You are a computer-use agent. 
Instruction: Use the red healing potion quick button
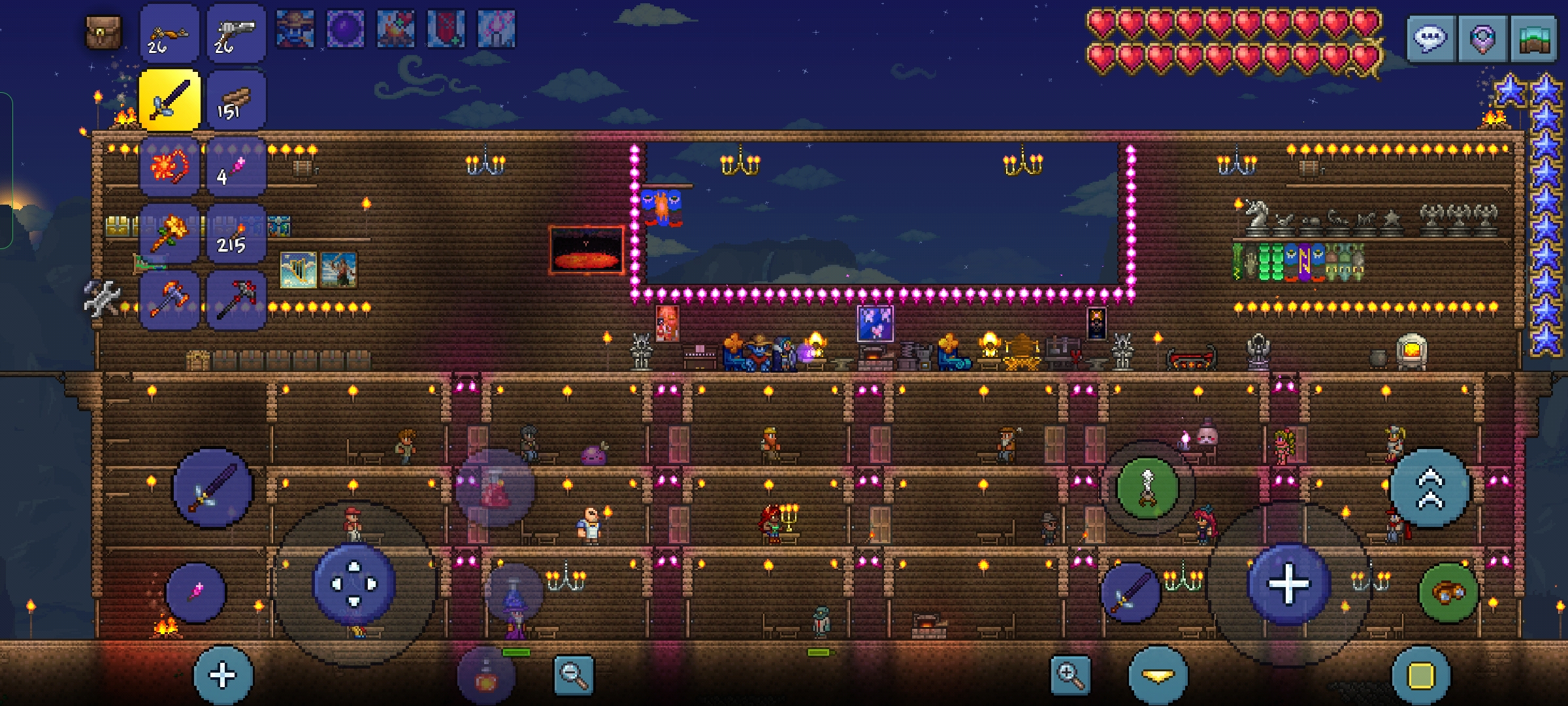(x=495, y=488)
